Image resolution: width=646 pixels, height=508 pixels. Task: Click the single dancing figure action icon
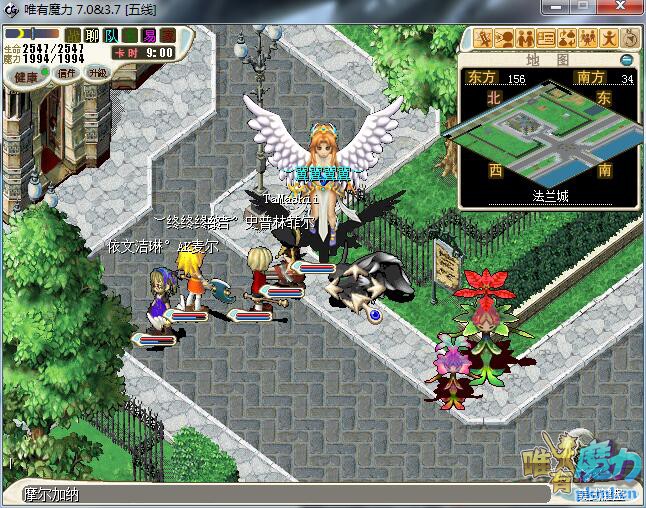607,39
